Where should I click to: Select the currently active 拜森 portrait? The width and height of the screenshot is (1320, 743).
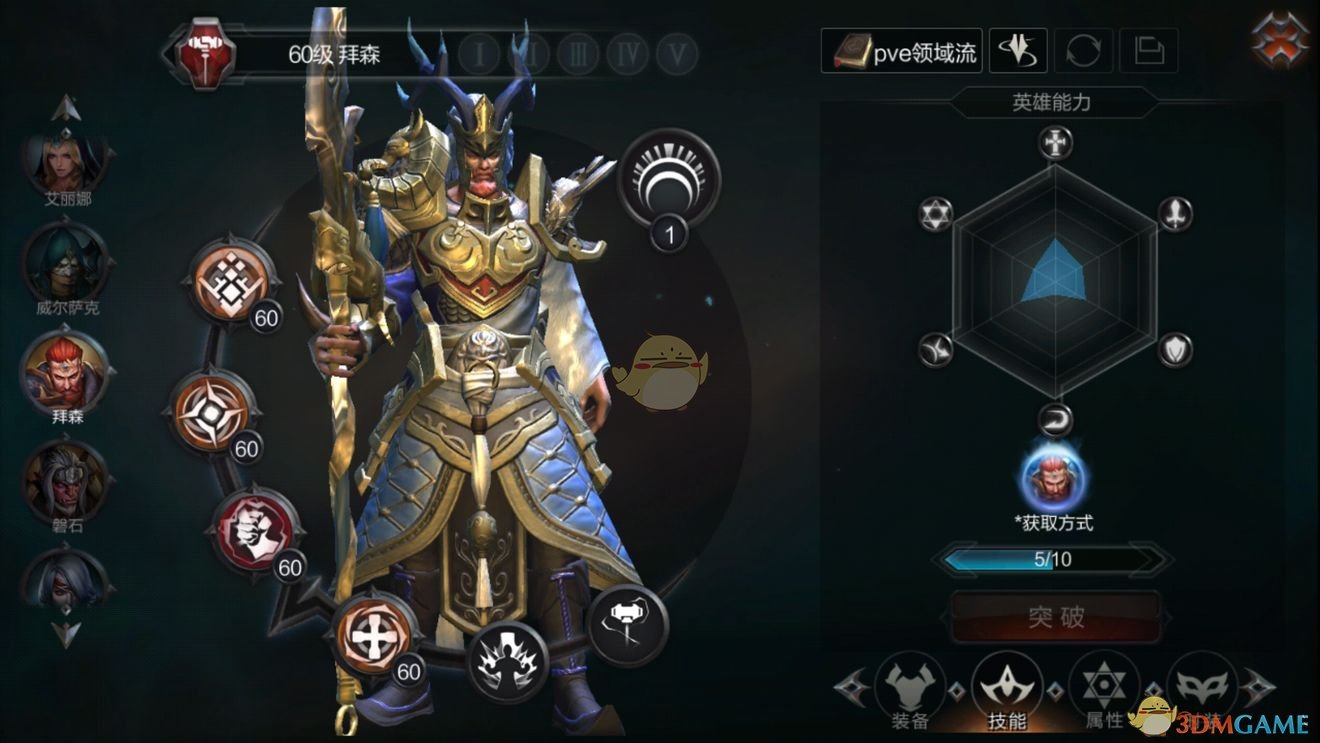(x=67, y=371)
